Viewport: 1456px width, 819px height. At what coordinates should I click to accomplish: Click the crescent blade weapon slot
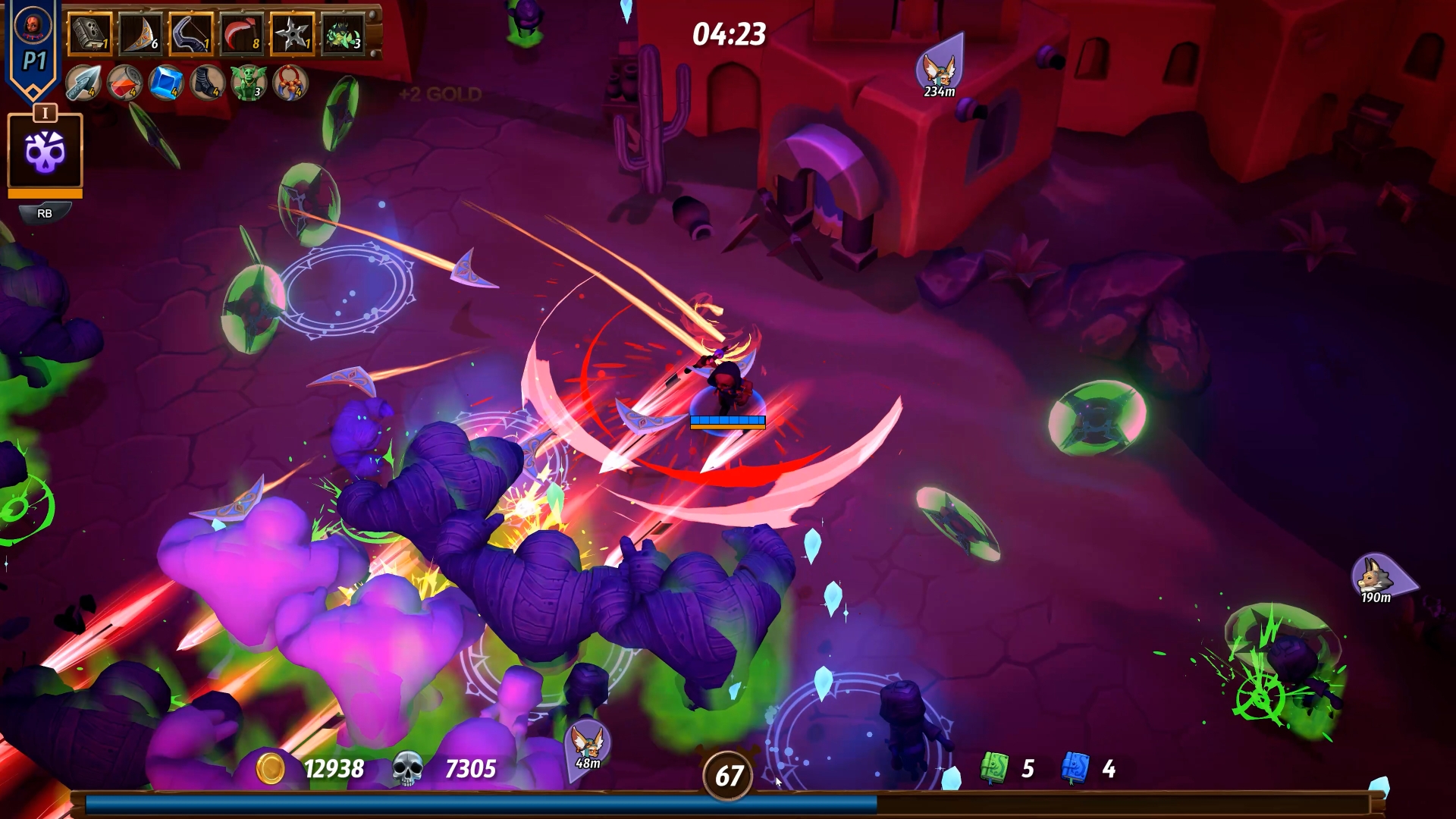click(141, 34)
